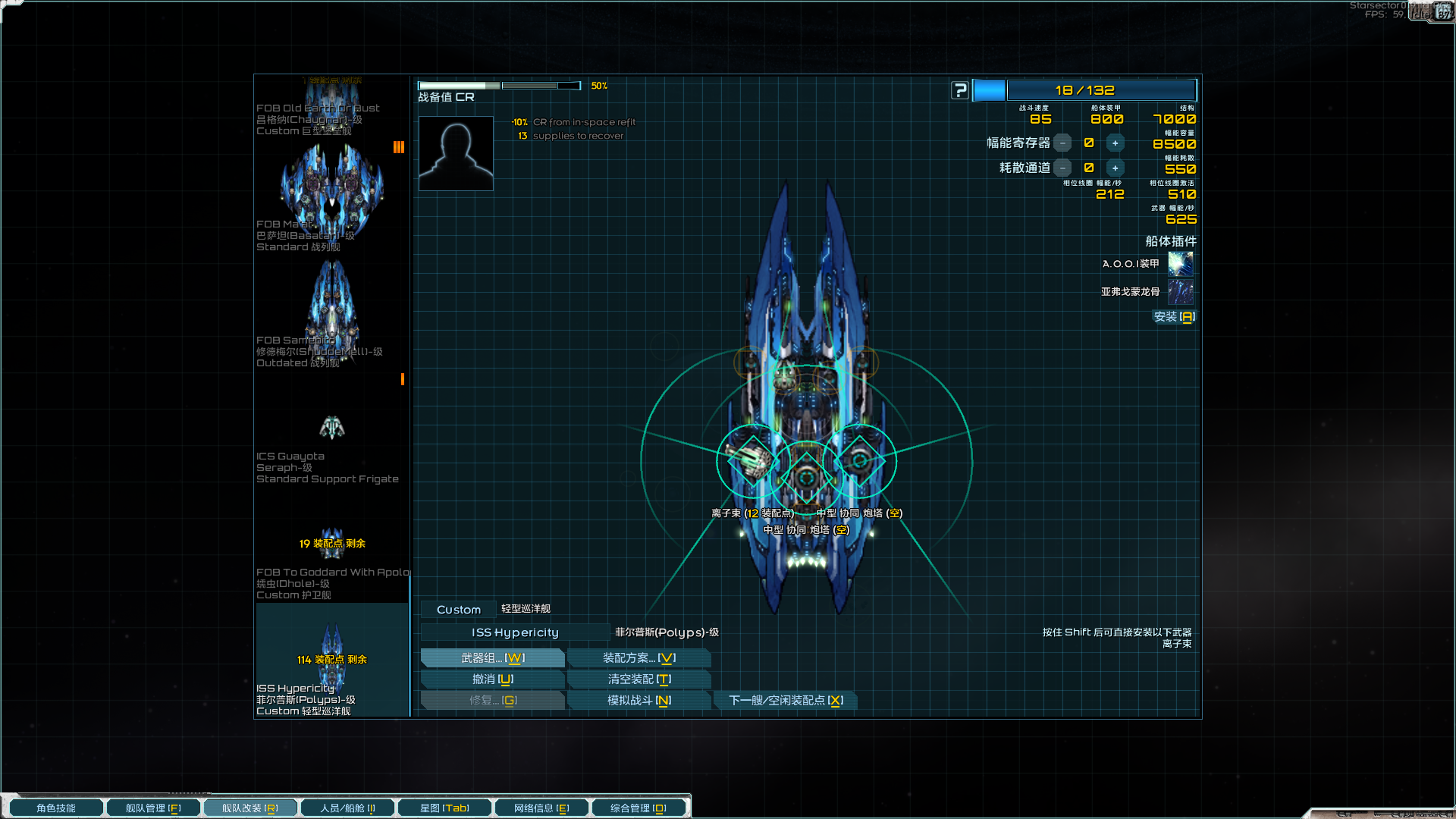Click the 安装 [A] install button
This screenshot has width=1456, height=819.
pyautogui.click(x=1174, y=317)
